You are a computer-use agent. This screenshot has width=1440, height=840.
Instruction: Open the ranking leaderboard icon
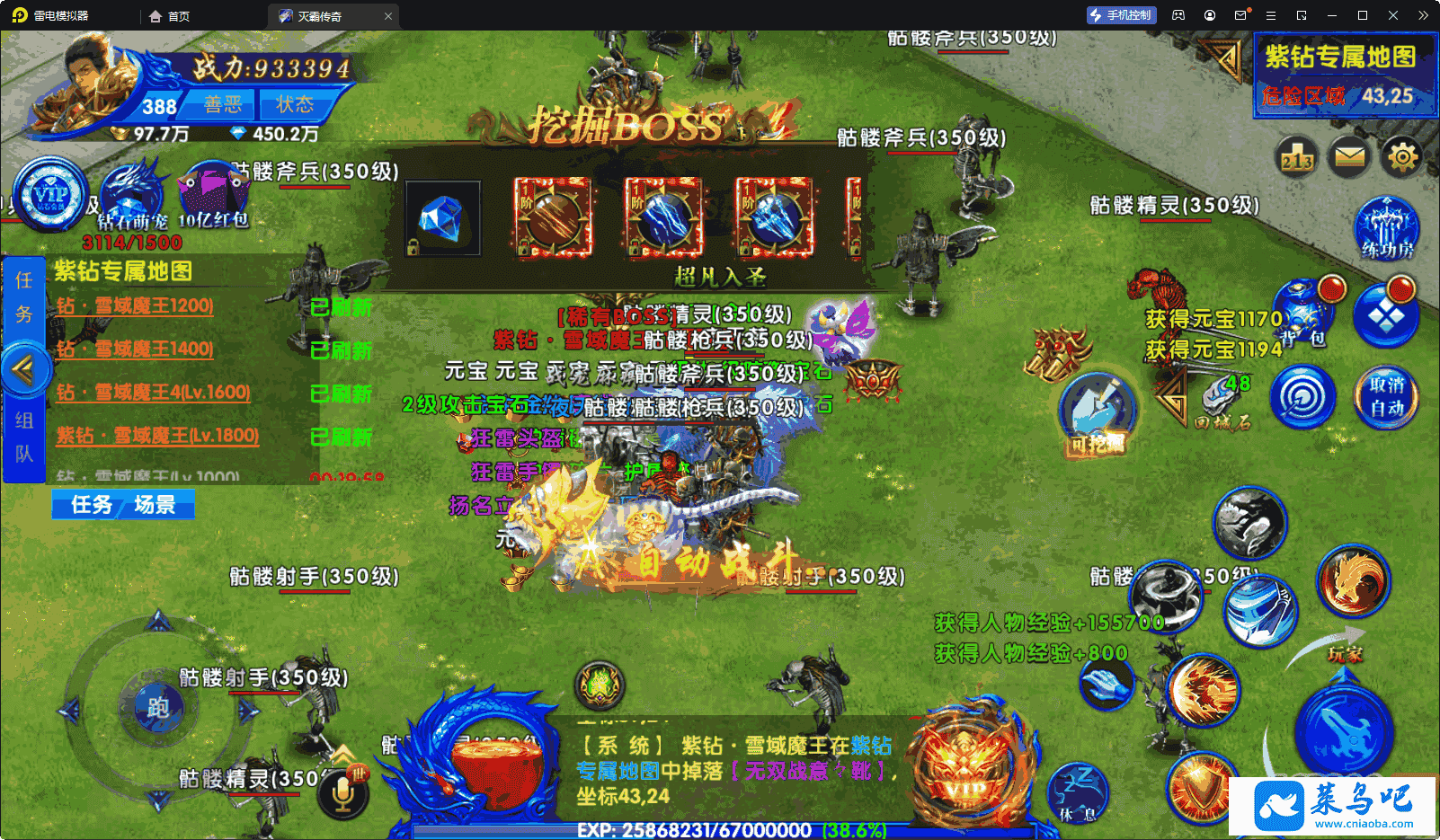1297,159
